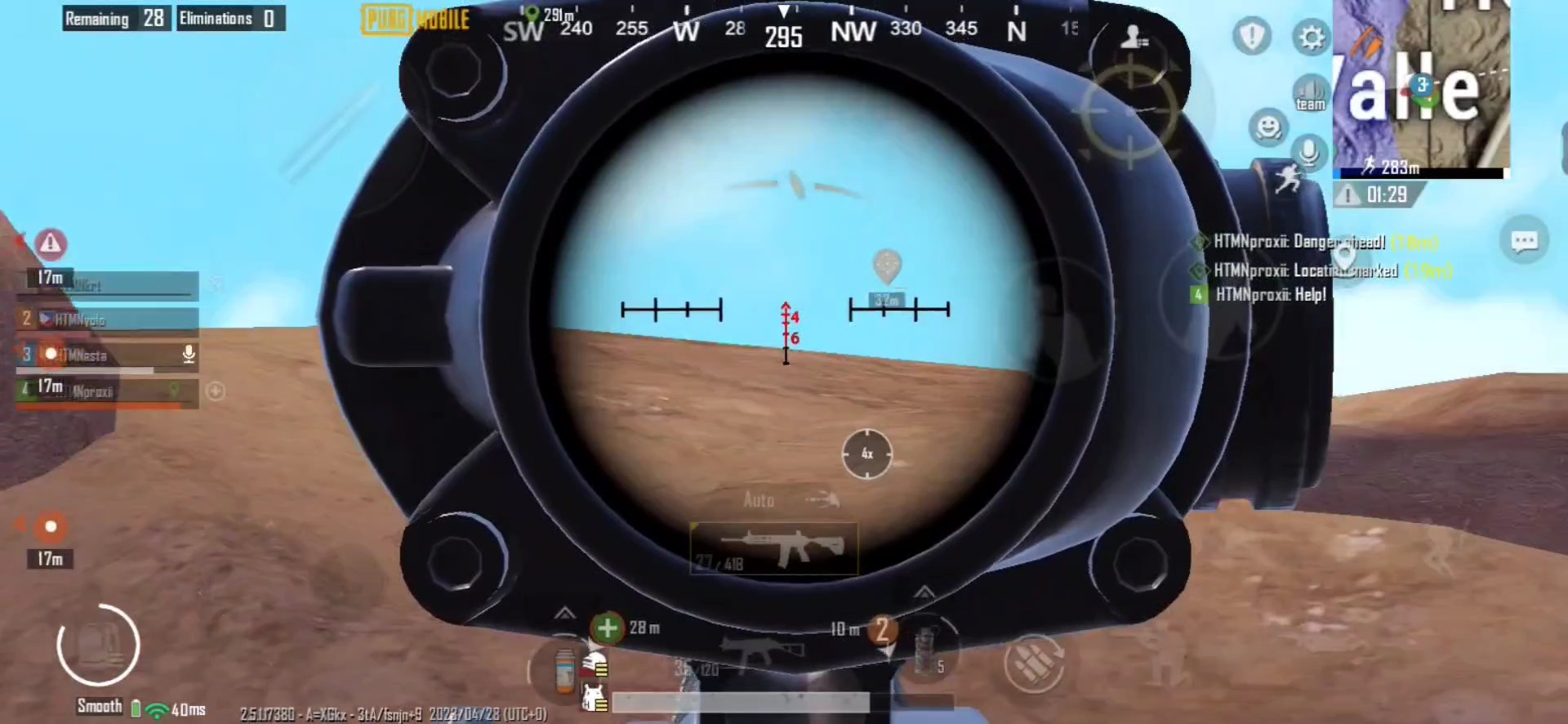
Task: Toggle the sprint running icon
Action: 1289,177
